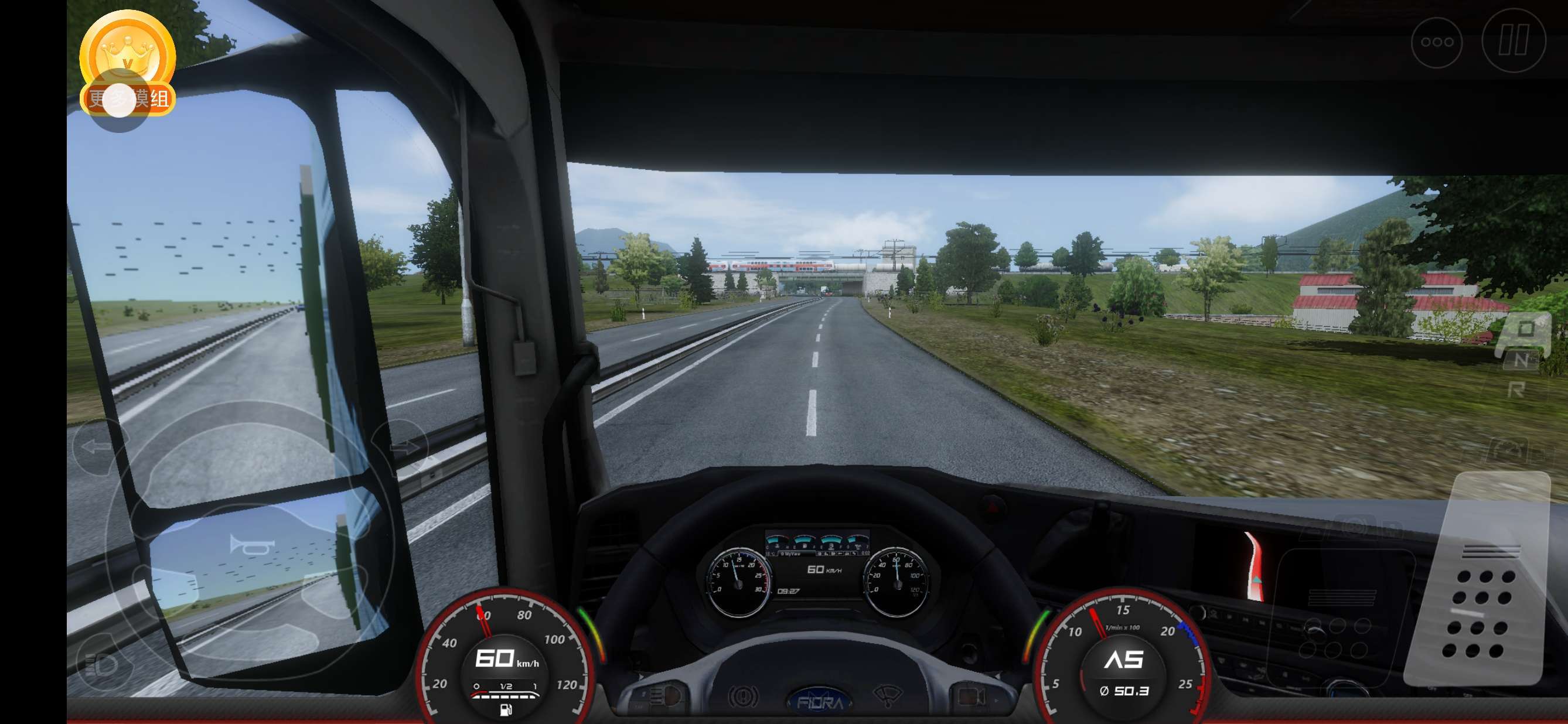This screenshot has width=1568, height=724.
Task: Shift the gear selector to N
Action: (1521, 360)
